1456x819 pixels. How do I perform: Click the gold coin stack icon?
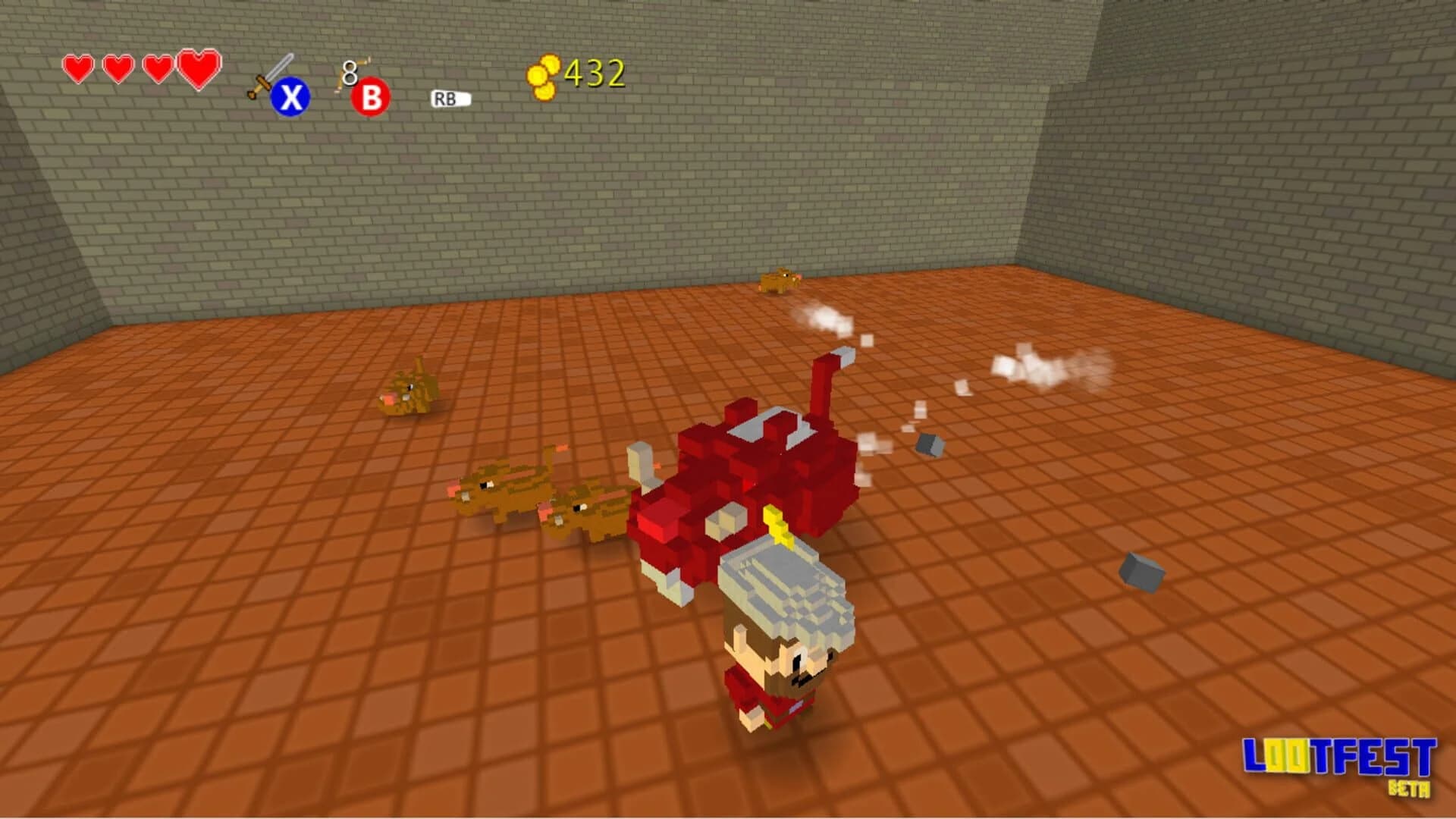point(543,74)
